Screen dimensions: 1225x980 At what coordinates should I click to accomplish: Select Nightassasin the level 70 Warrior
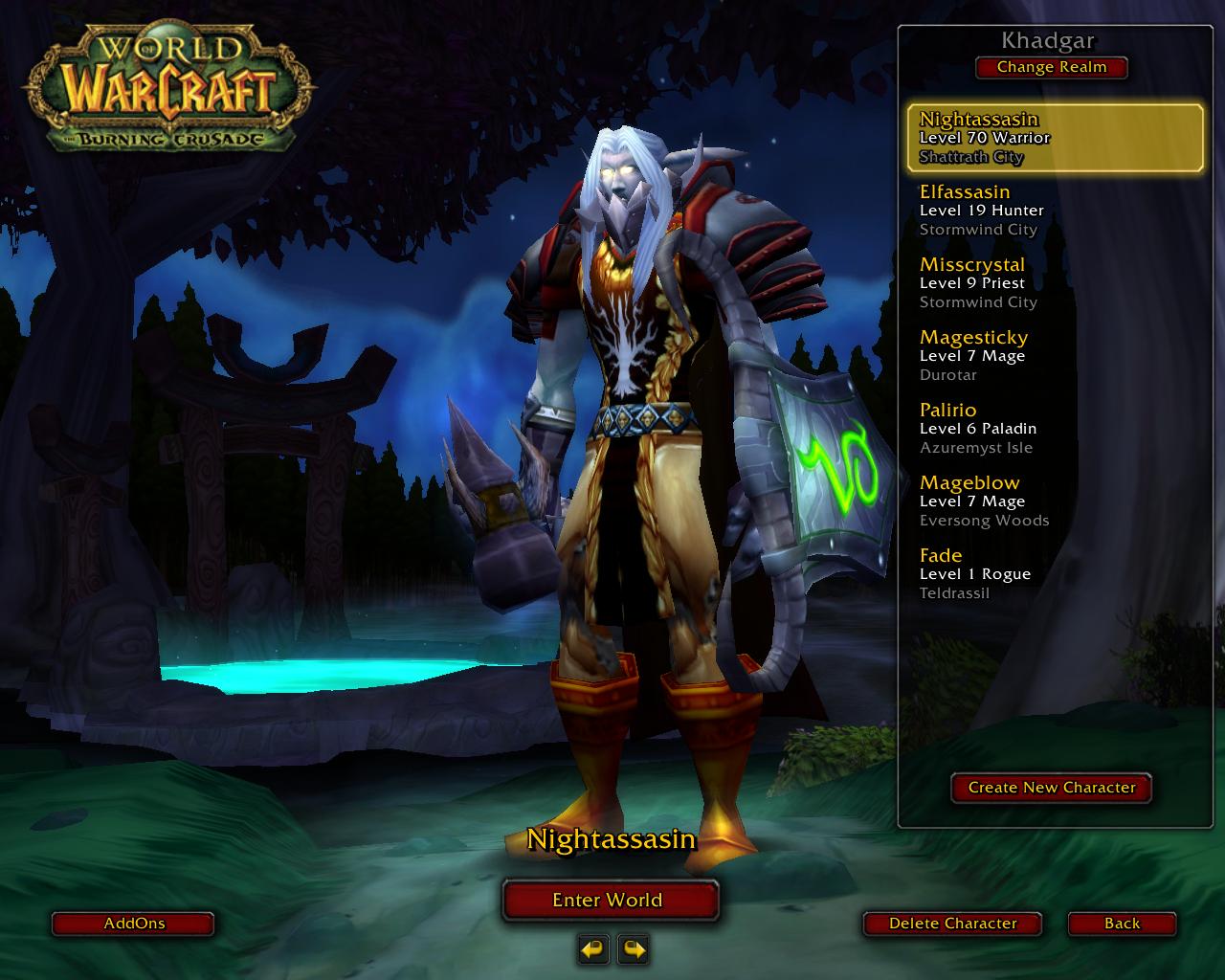(1055, 138)
